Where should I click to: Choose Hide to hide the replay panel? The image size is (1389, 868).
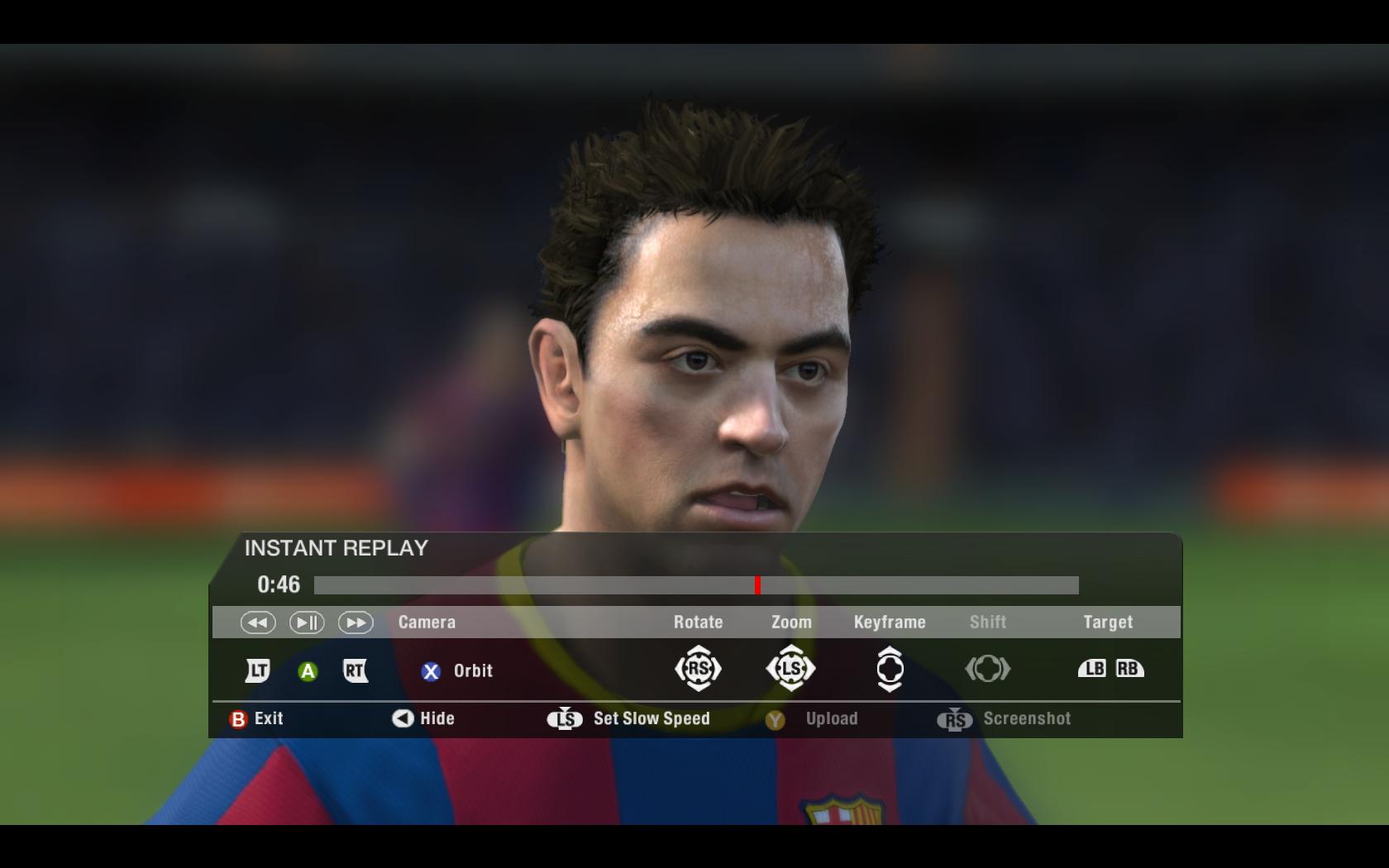424,719
